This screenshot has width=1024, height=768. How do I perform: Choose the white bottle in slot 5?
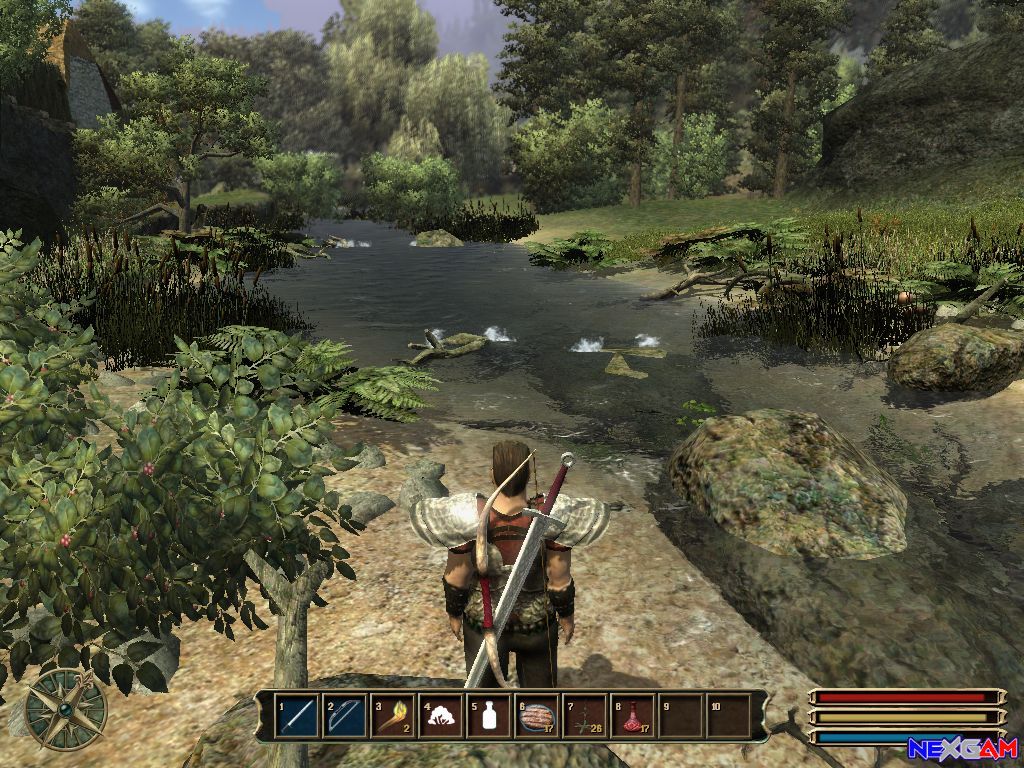[490, 716]
